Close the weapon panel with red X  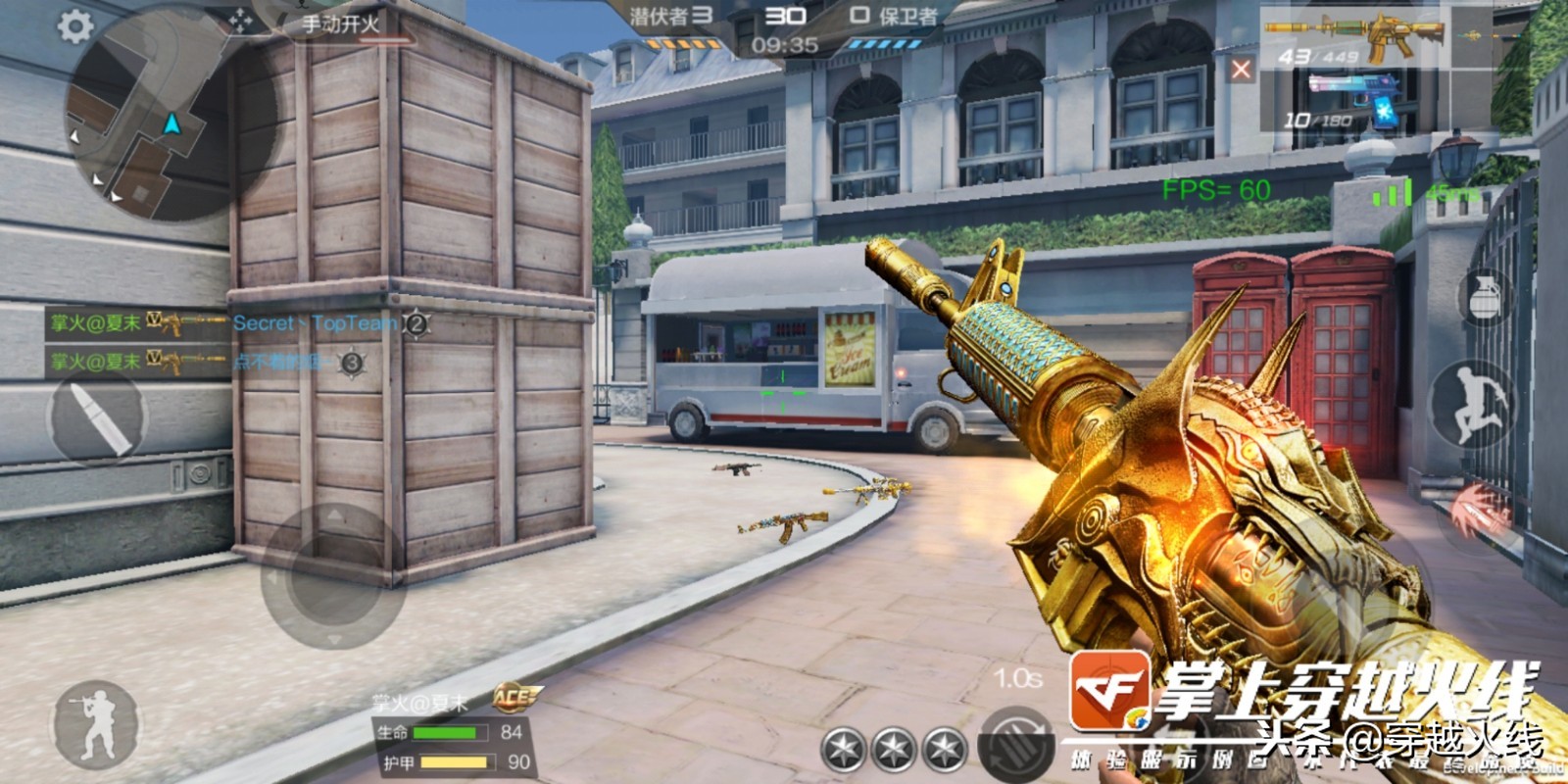pyautogui.click(x=1241, y=70)
